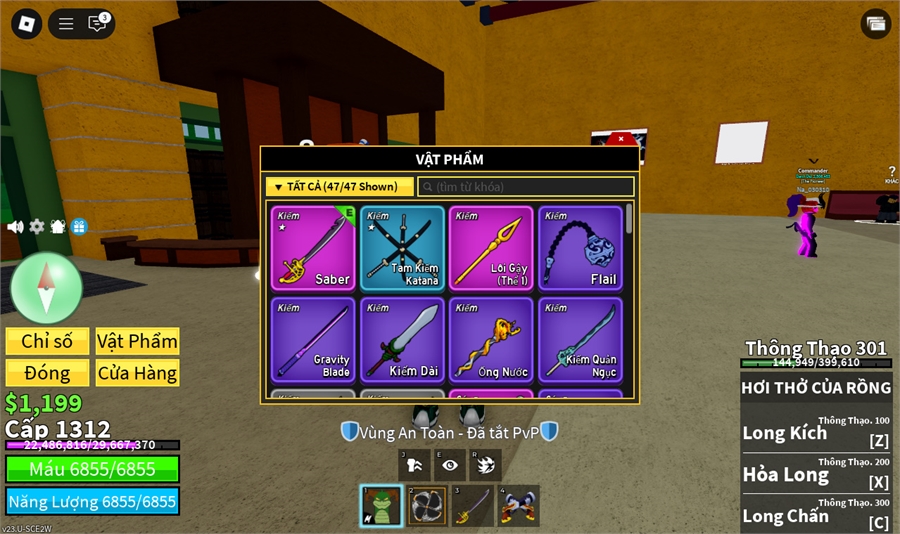Choose the Kiếm Dài sword slot
900x534 pixels.
pyautogui.click(x=402, y=339)
